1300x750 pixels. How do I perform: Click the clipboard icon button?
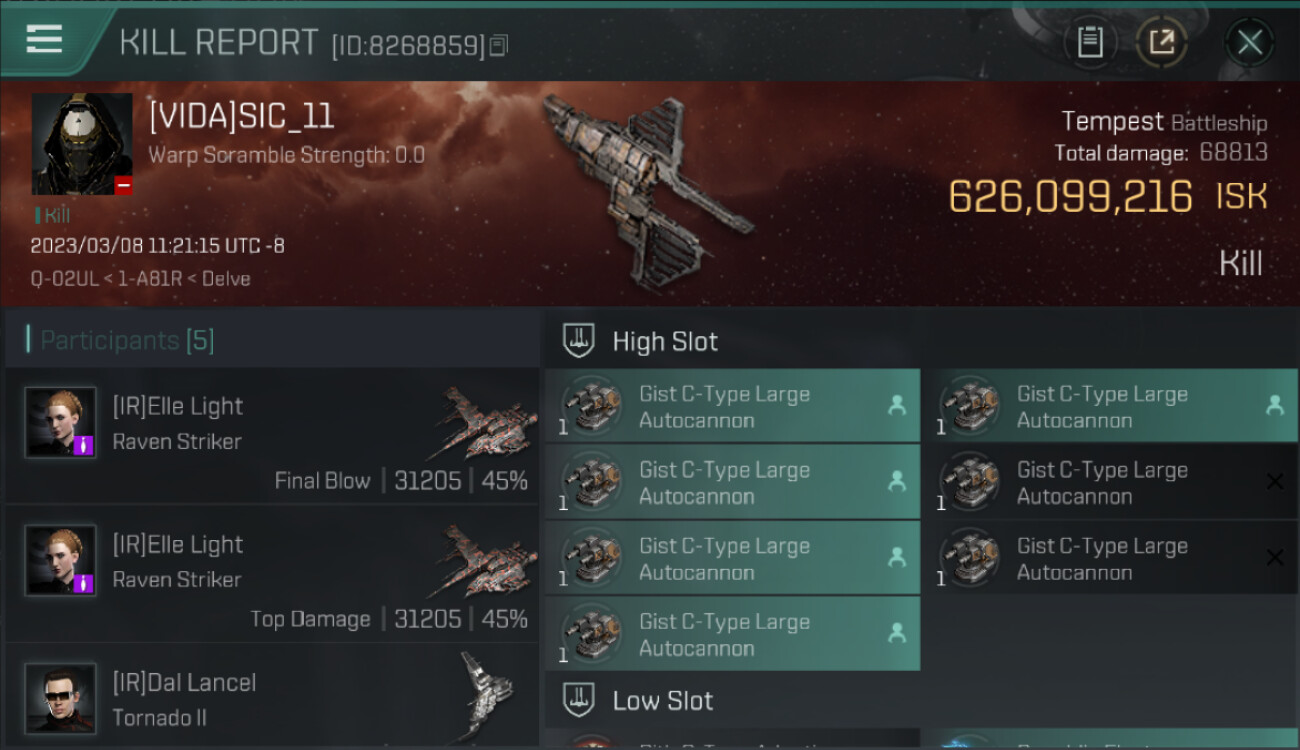click(1090, 42)
